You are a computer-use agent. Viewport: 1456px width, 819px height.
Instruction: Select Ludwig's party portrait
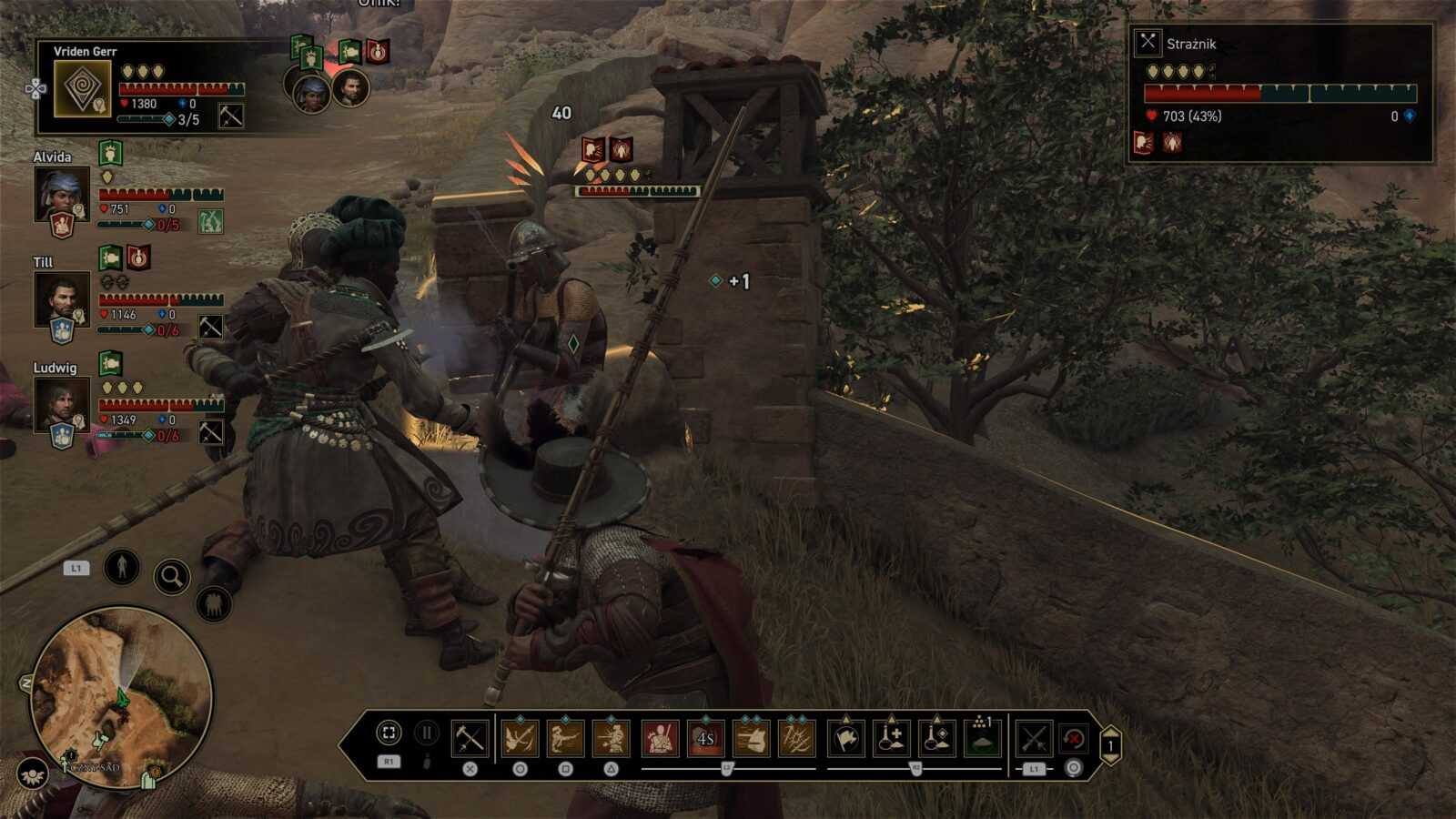pyautogui.click(x=62, y=405)
